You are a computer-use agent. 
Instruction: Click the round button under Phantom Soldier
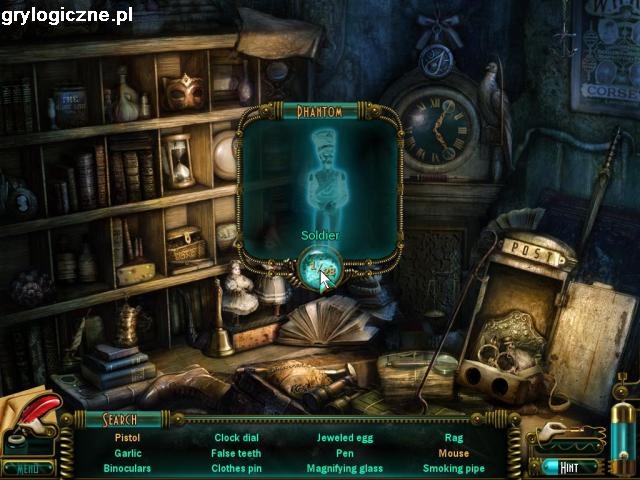pyautogui.click(x=320, y=268)
